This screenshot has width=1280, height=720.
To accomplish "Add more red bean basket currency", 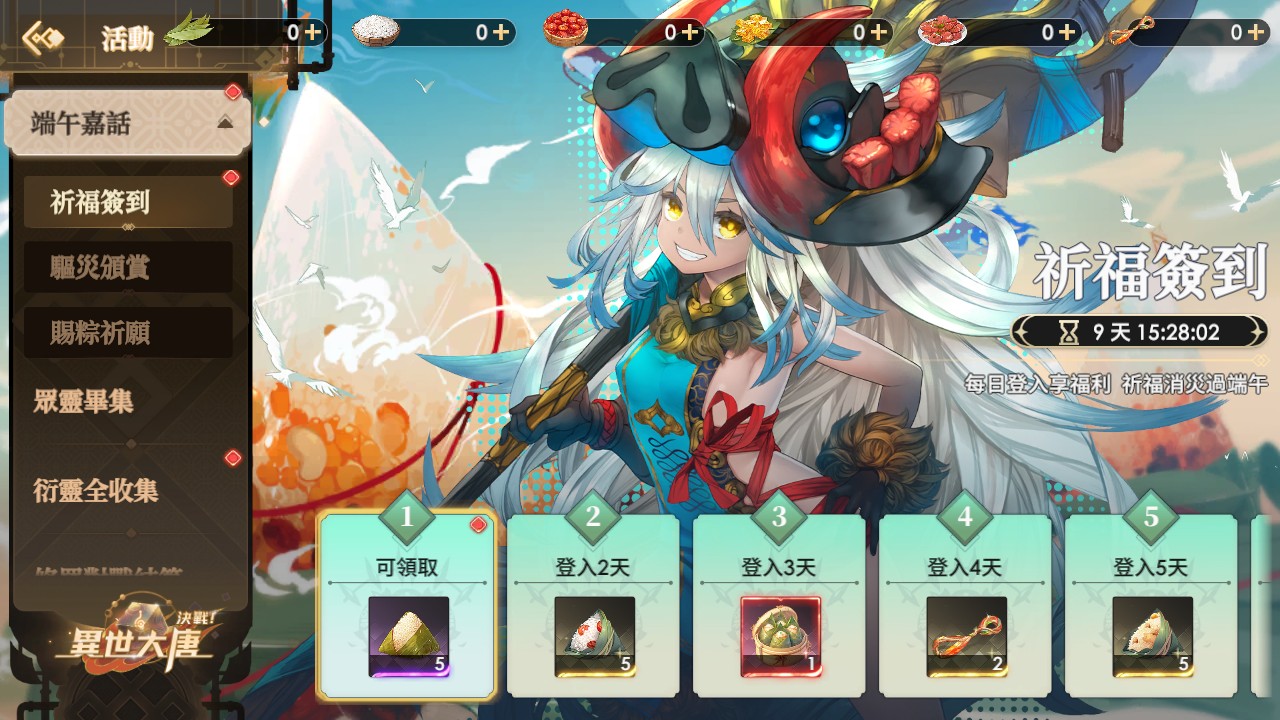I will pyautogui.click(x=690, y=32).
